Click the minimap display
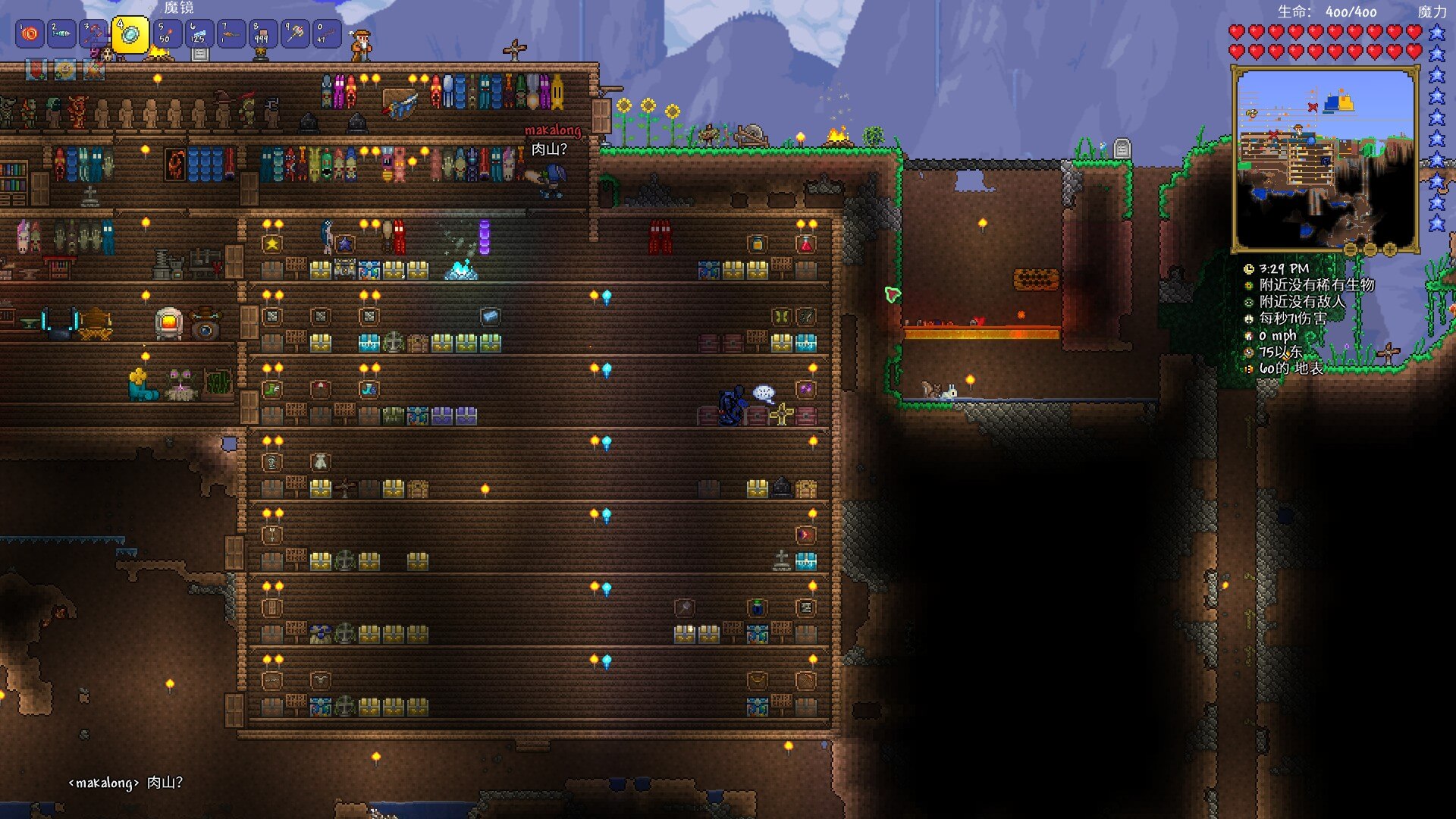The width and height of the screenshot is (1456, 819). point(1325,159)
